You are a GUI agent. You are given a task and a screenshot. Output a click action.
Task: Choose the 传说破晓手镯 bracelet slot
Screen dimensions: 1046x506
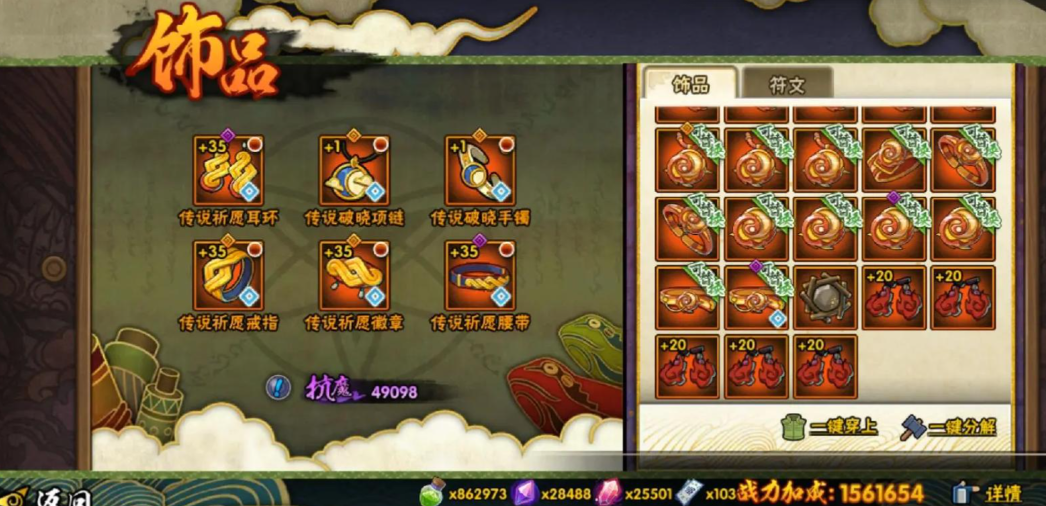480,171
